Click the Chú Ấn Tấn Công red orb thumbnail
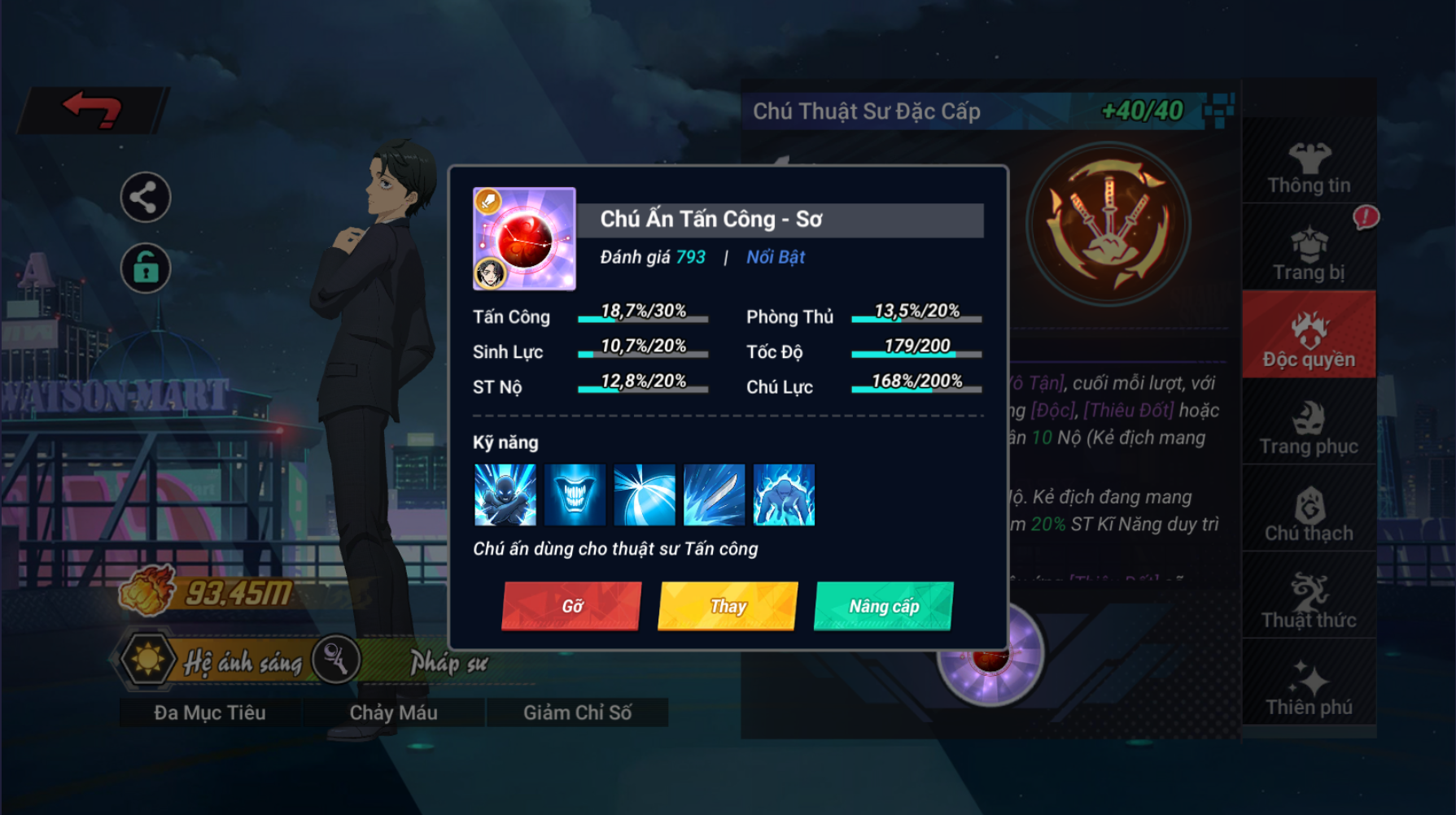 point(524,239)
